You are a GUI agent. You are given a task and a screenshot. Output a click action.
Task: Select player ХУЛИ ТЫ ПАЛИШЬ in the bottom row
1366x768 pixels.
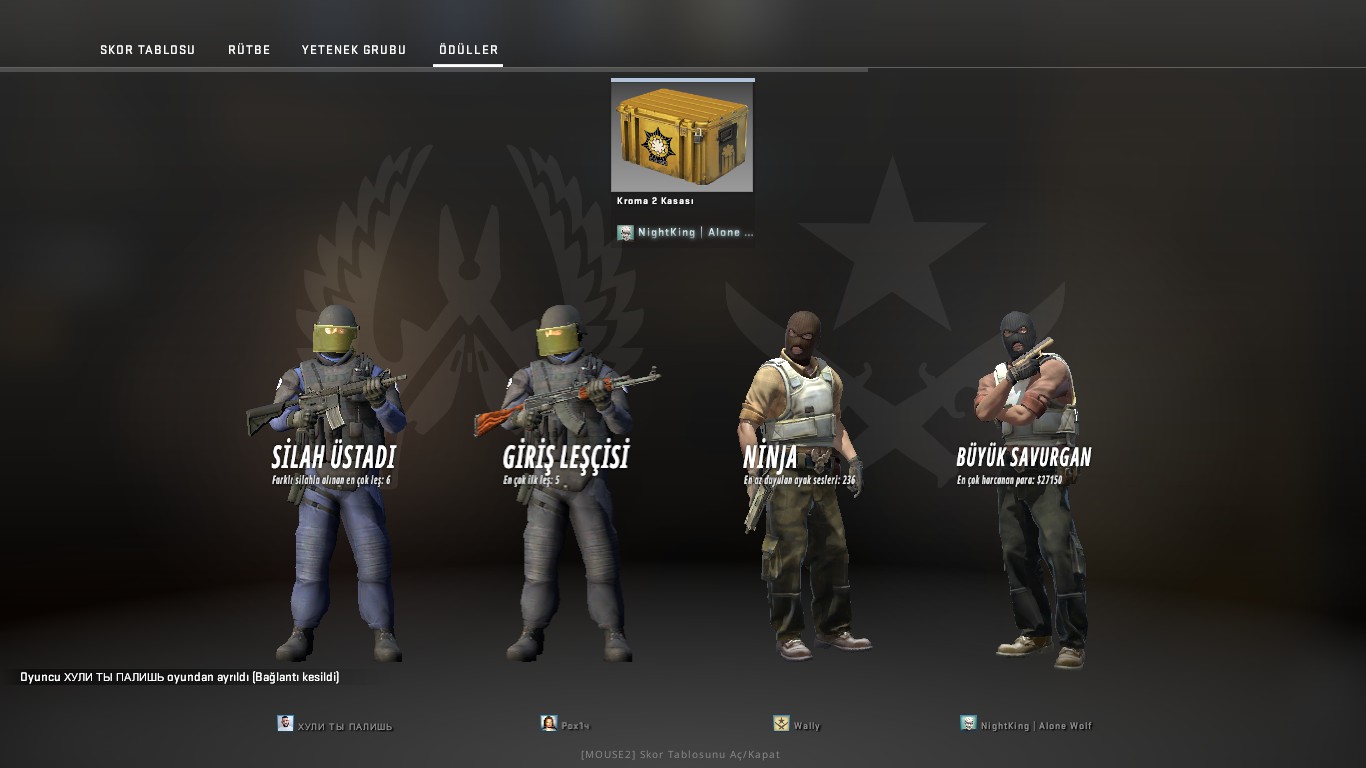(344, 726)
